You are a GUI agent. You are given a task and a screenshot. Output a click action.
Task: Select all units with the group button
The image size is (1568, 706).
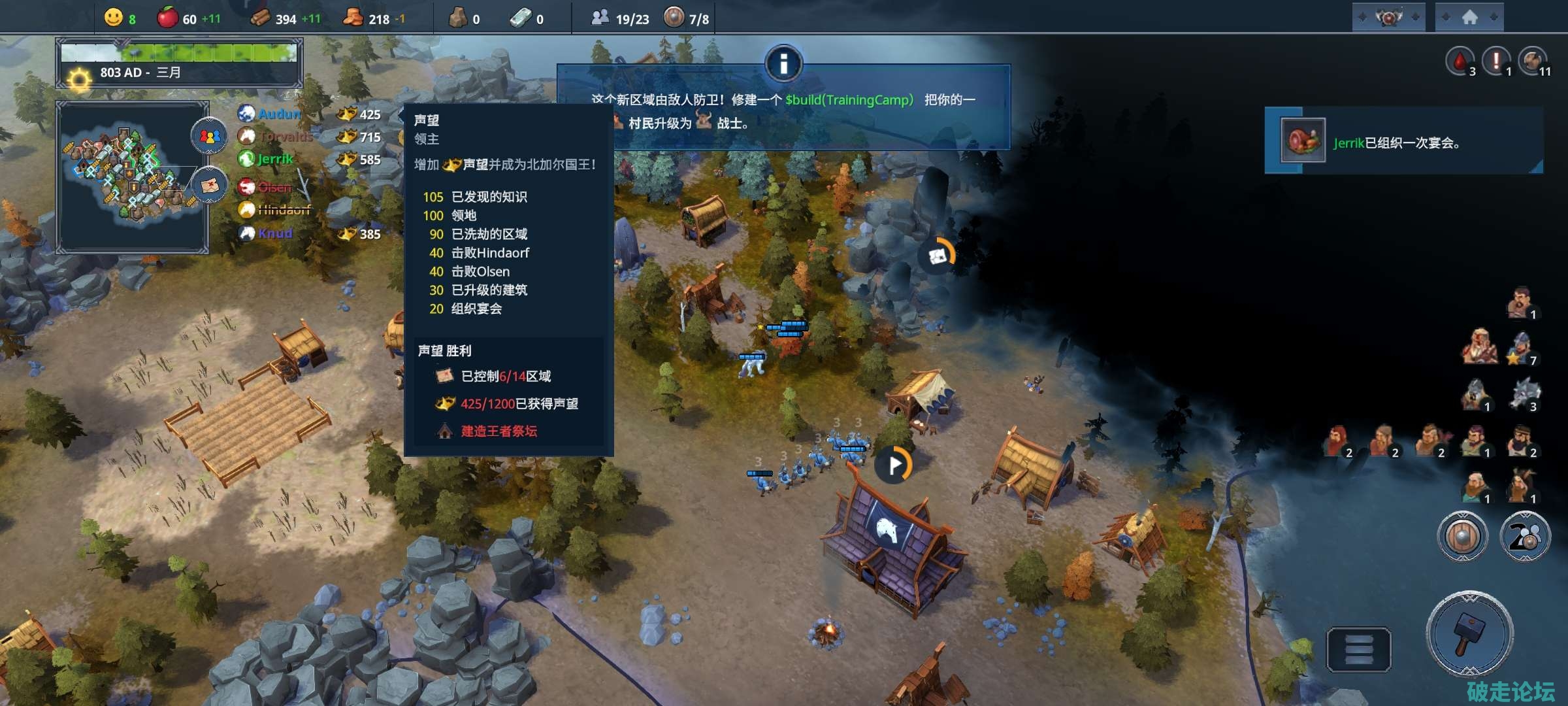tap(1524, 537)
